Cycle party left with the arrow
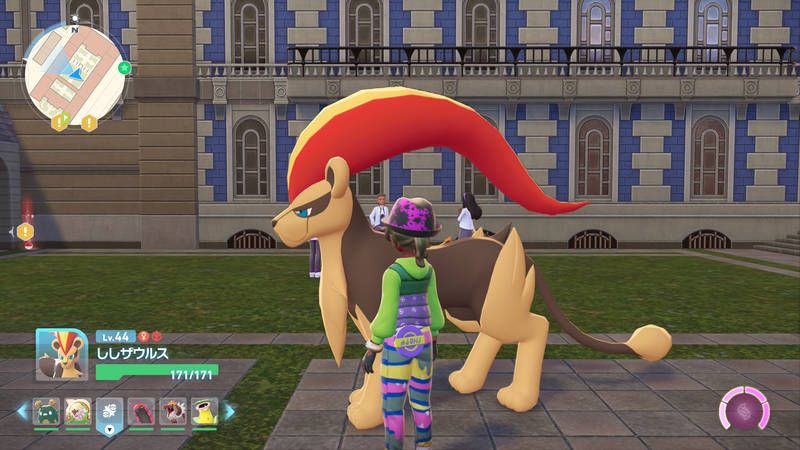The height and width of the screenshot is (450, 800). pyautogui.click(x=22, y=411)
